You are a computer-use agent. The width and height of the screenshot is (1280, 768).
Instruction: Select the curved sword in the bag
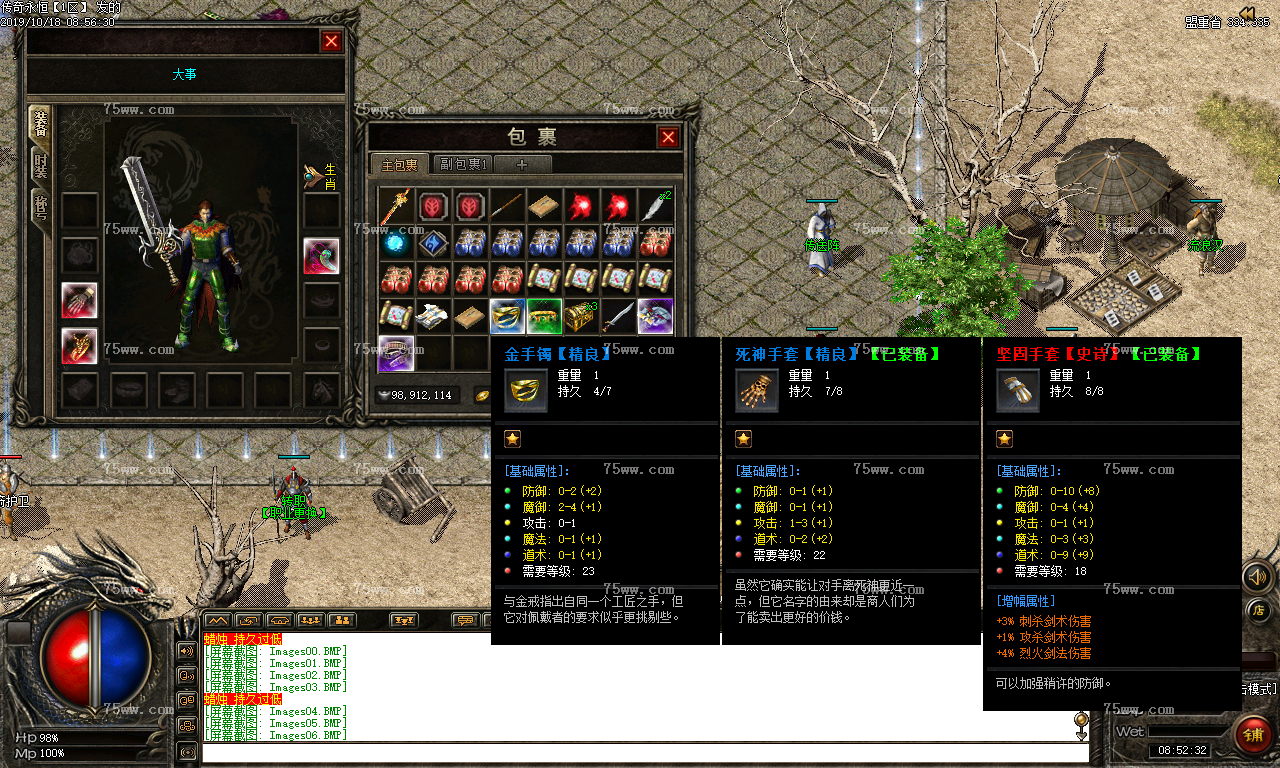tap(618, 316)
